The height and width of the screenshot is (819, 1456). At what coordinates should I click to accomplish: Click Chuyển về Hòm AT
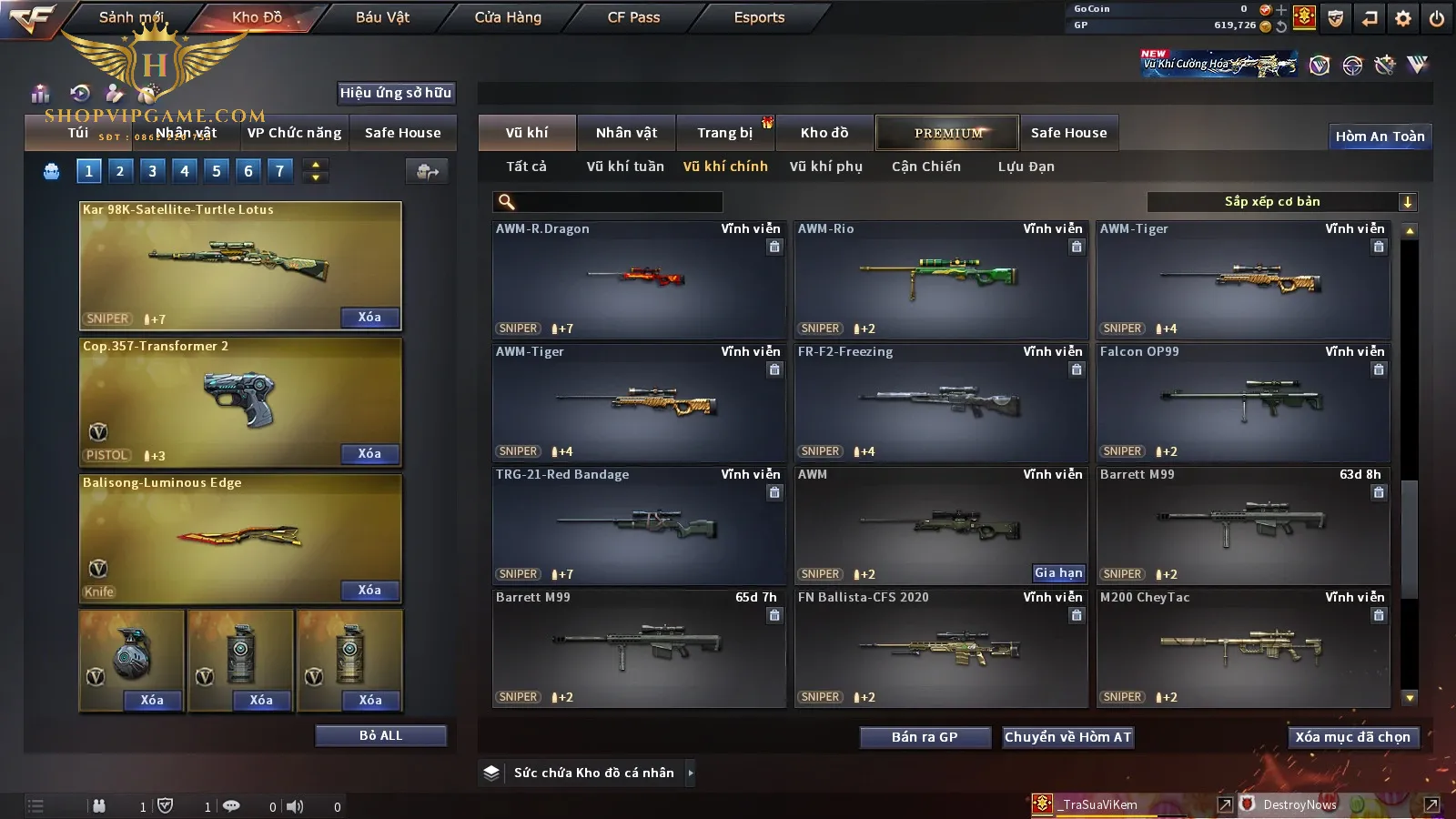[1067, 737]
